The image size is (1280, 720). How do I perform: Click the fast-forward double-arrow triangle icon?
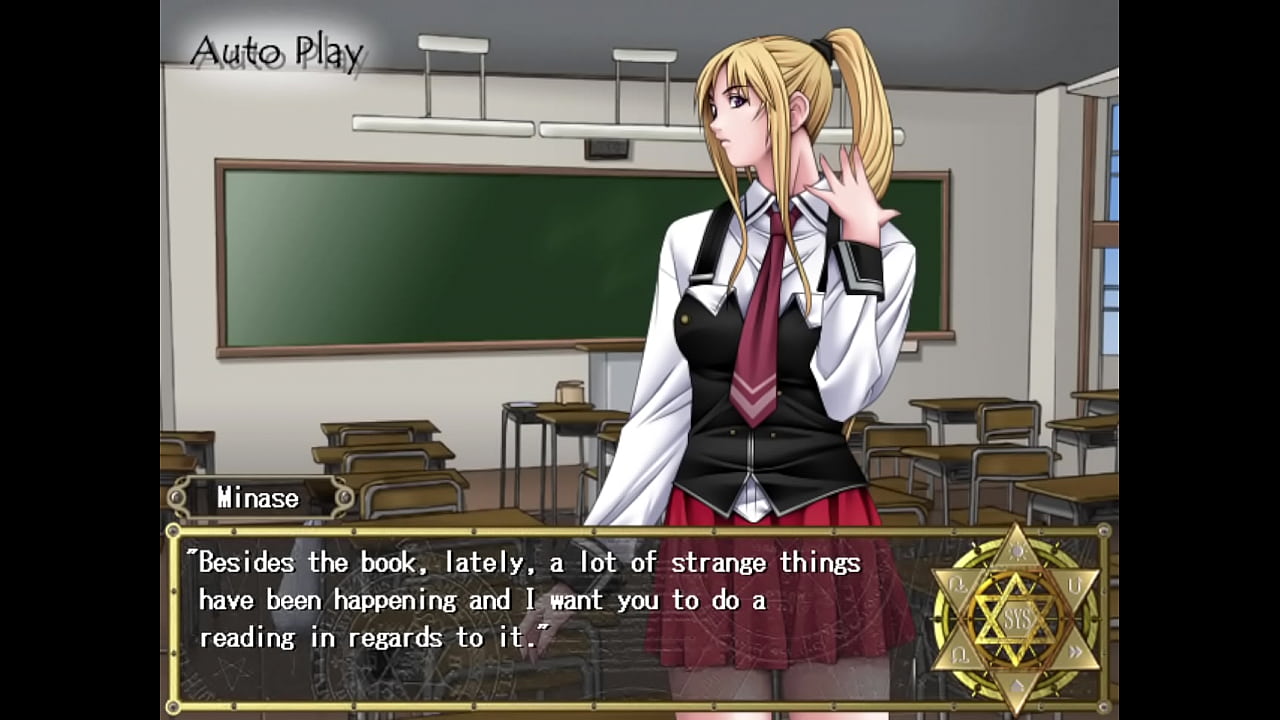(x=1076, y=649)
